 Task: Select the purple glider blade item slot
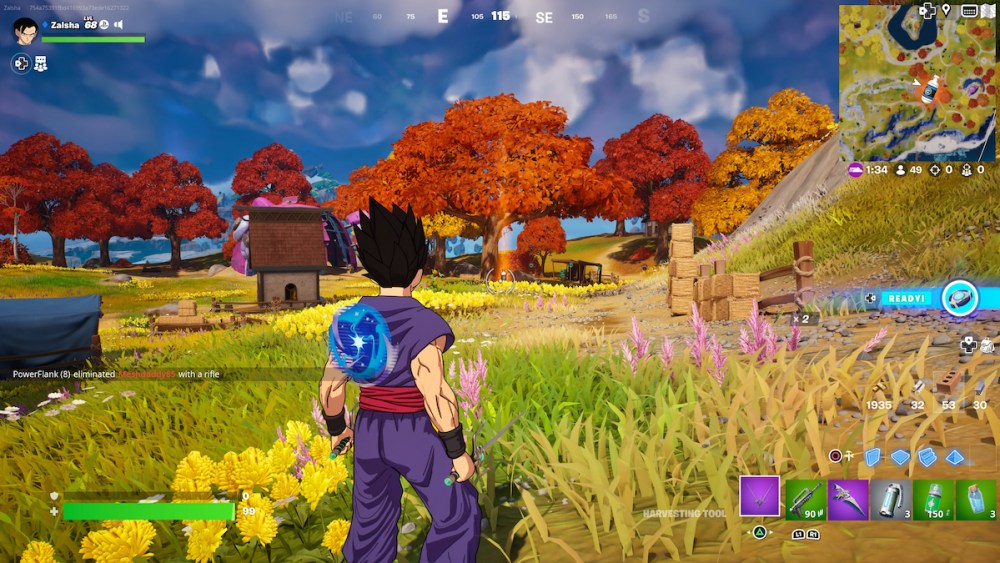848,499
